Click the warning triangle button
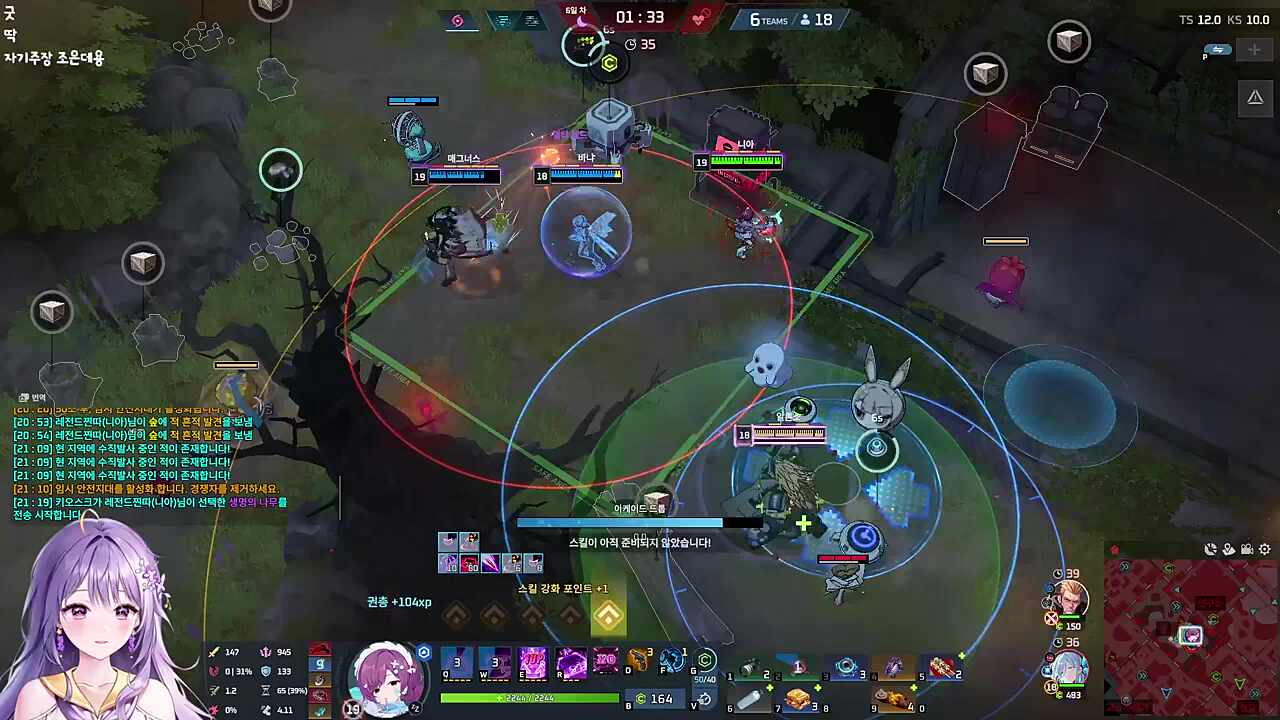This screenshot has width=1280, height=720. coord(1254,97)
